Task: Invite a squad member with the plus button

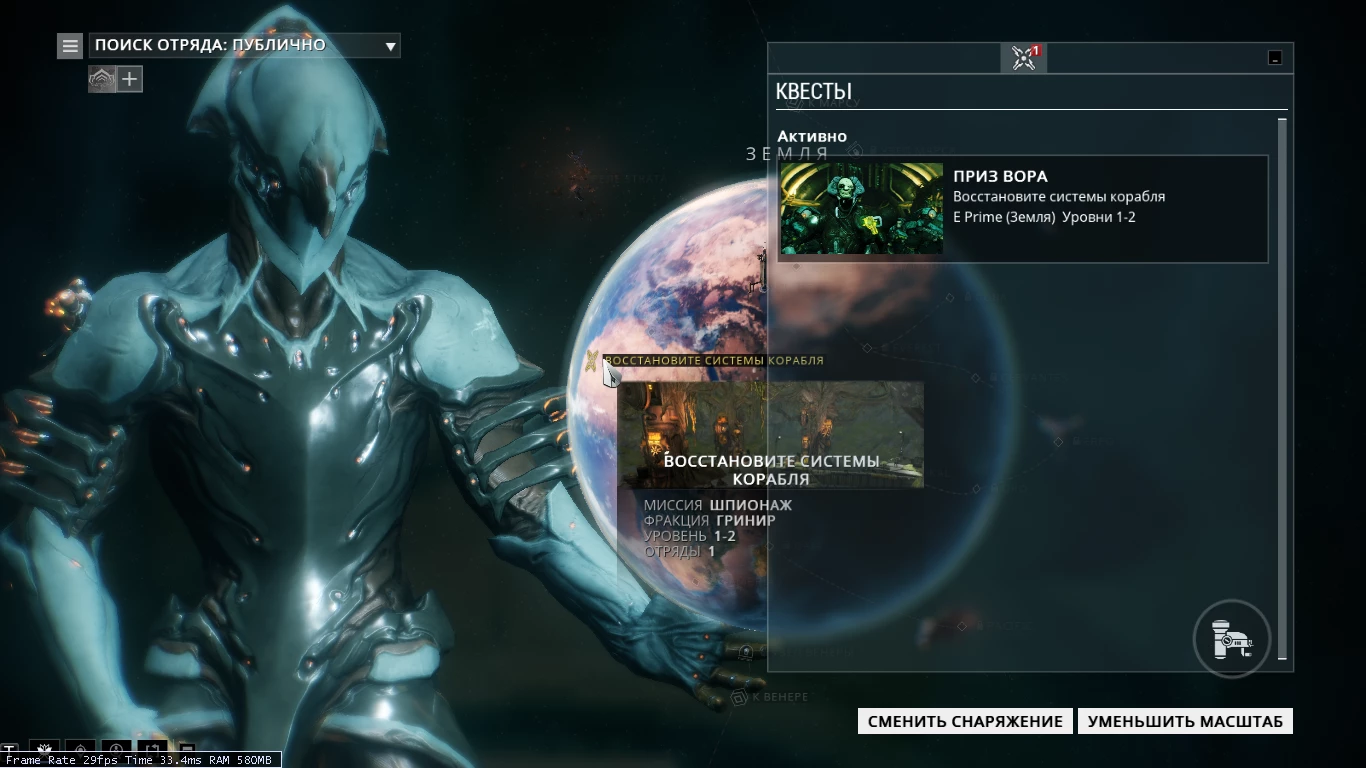Action: click(130, 78)
